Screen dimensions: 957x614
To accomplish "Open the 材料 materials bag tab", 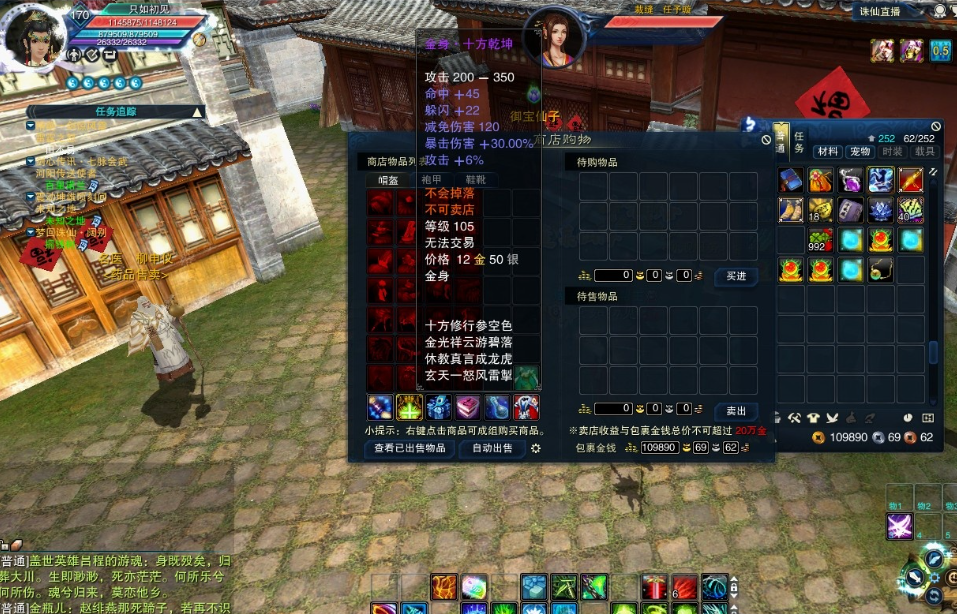I will tap(827, 152).
